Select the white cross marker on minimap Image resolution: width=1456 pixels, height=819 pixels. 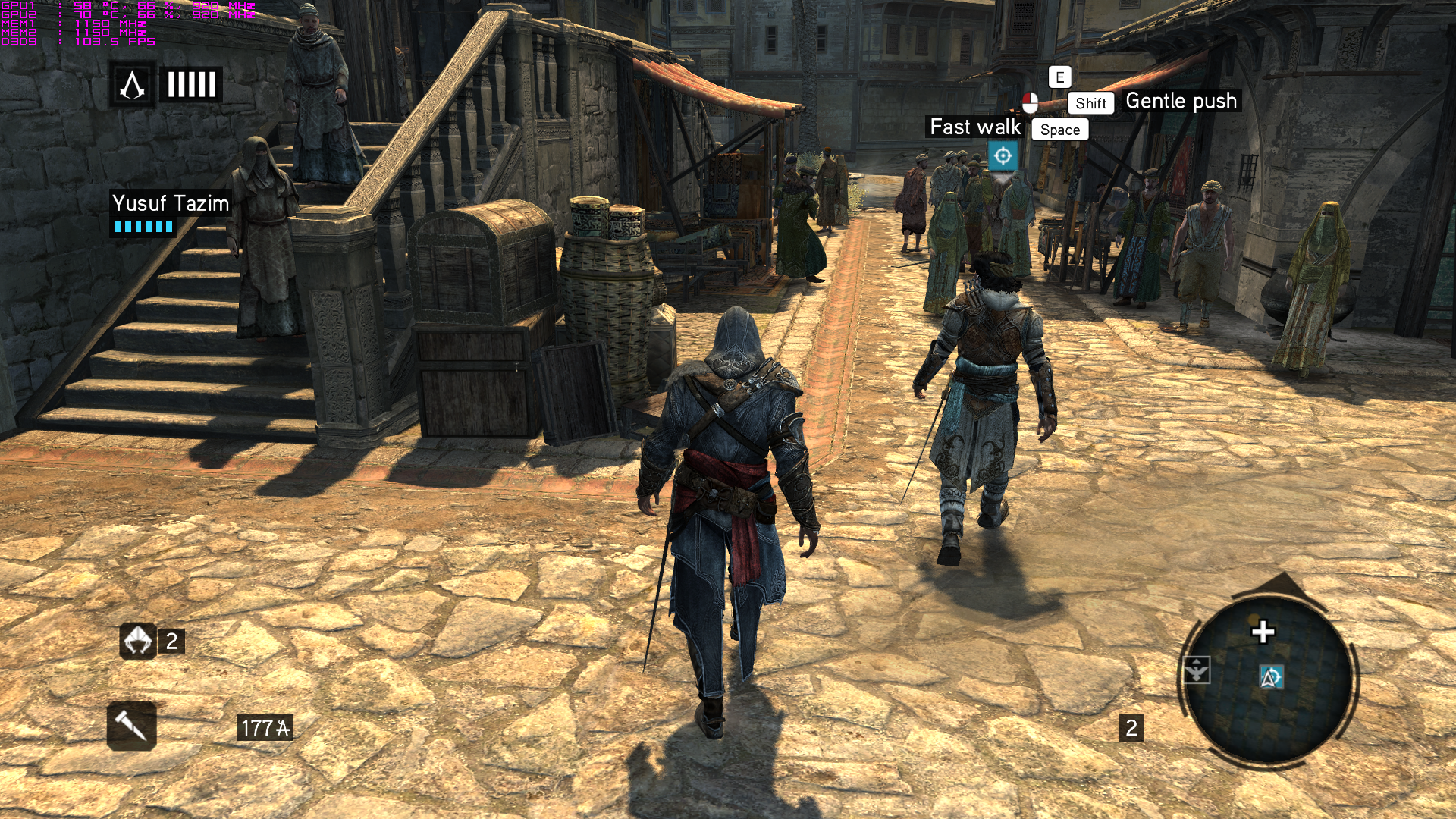1263,632
